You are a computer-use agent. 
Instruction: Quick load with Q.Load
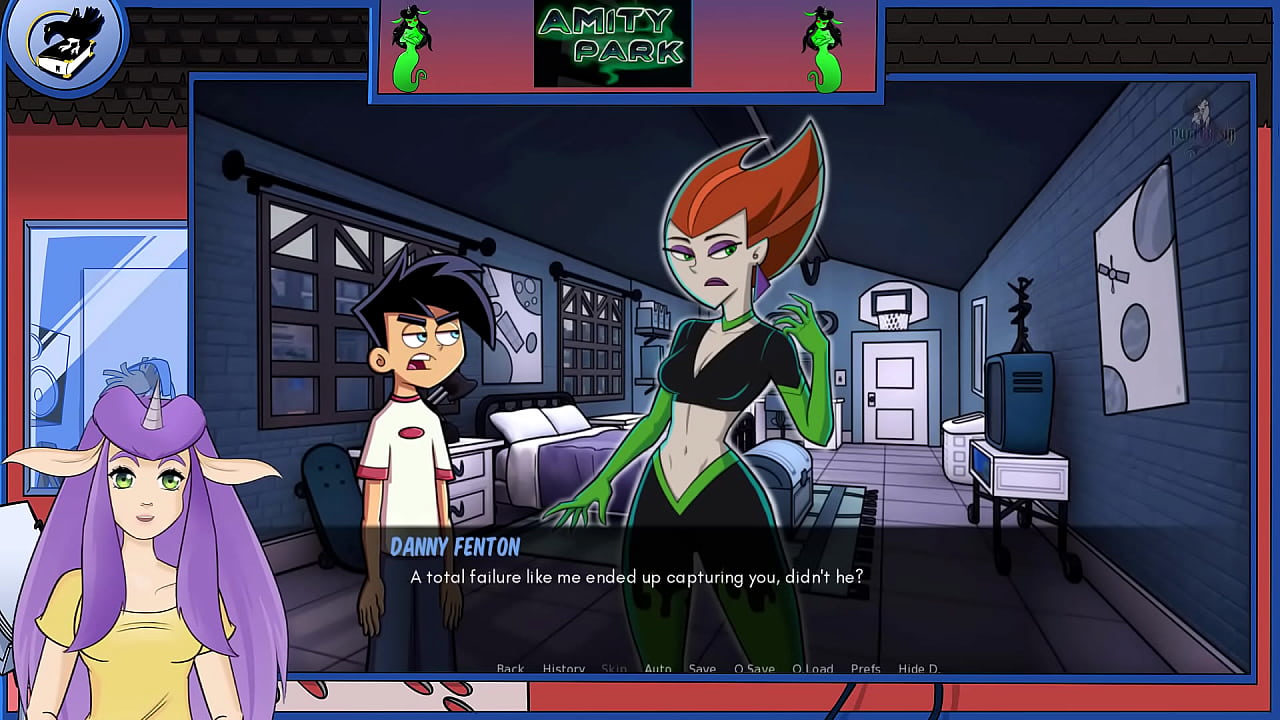(812, 668)
